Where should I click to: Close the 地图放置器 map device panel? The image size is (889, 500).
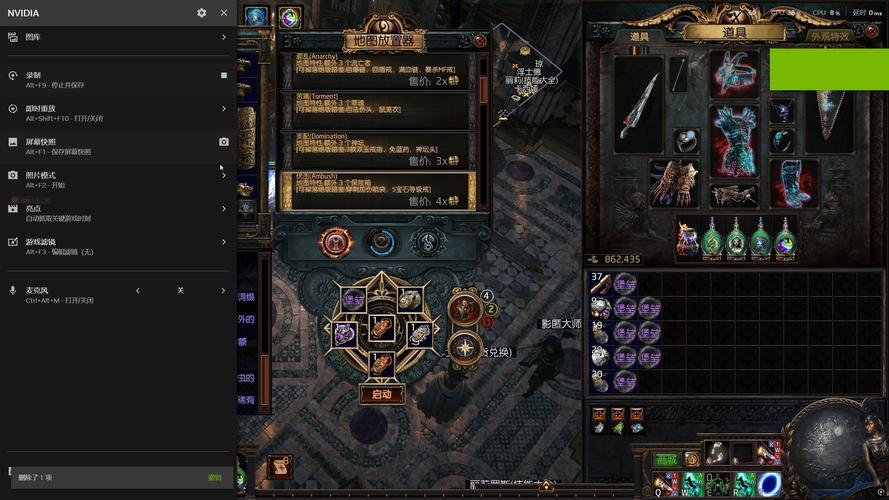[x=480, y=41]
